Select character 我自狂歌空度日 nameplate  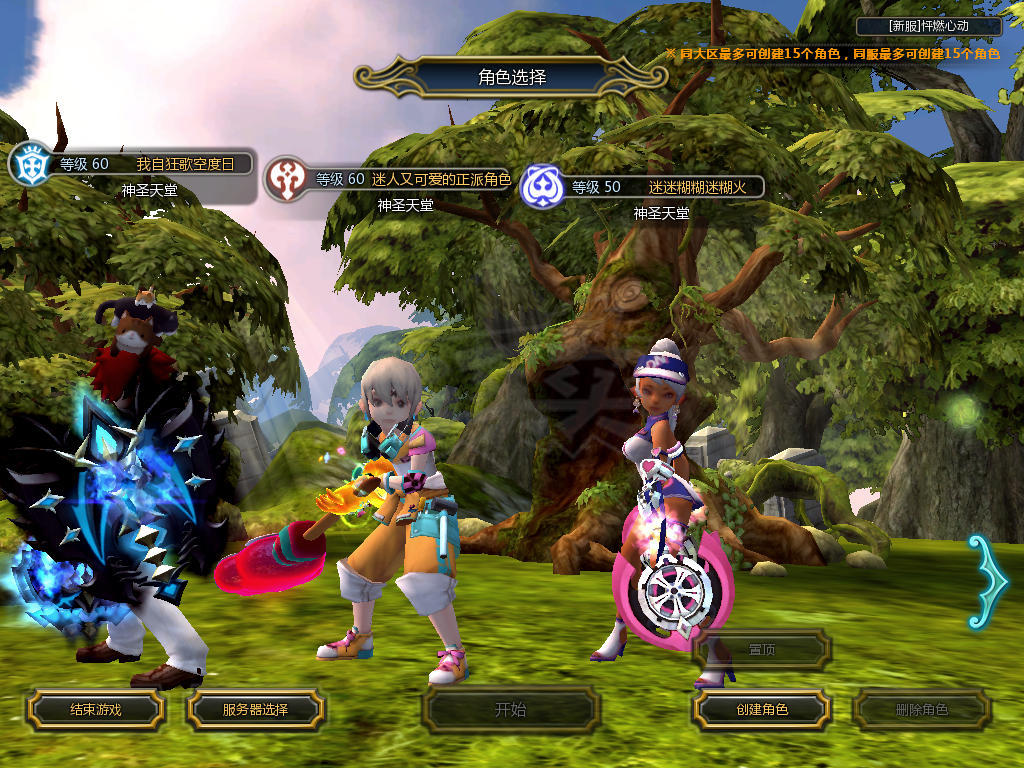[150, 164]
